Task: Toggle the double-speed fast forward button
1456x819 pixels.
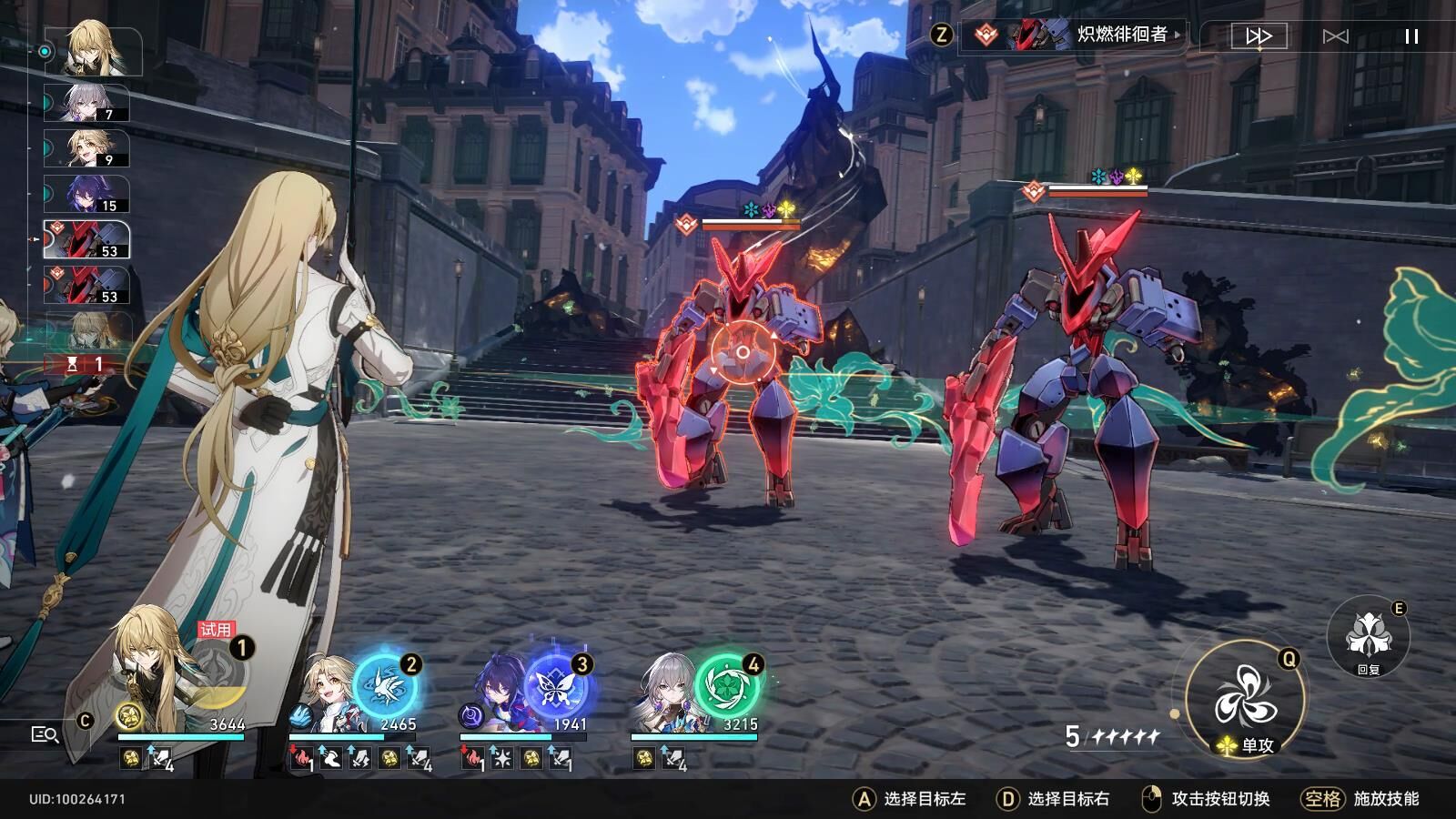Action: point(1259,36)
